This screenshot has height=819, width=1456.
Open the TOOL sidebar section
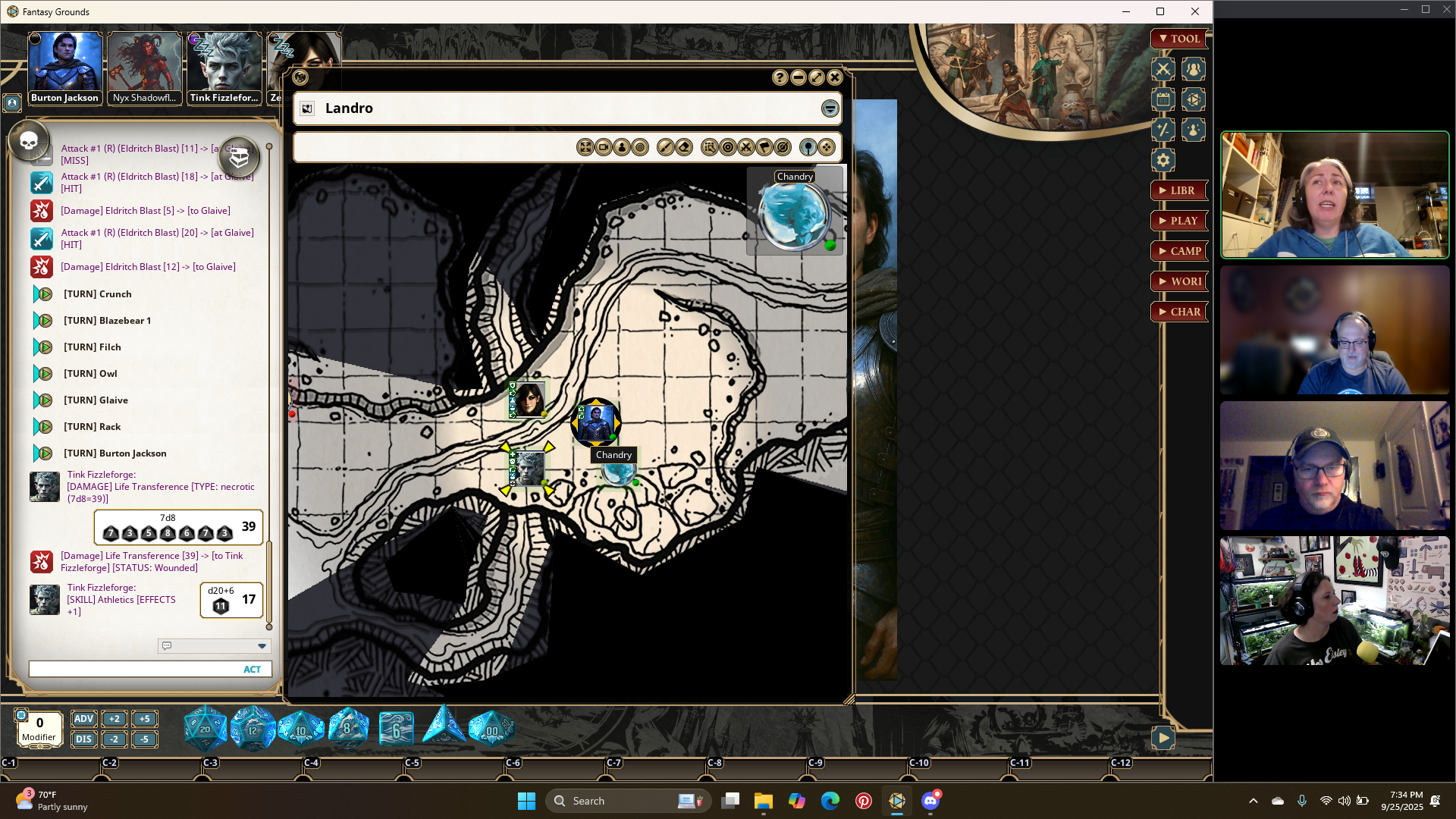(1179, 39)
